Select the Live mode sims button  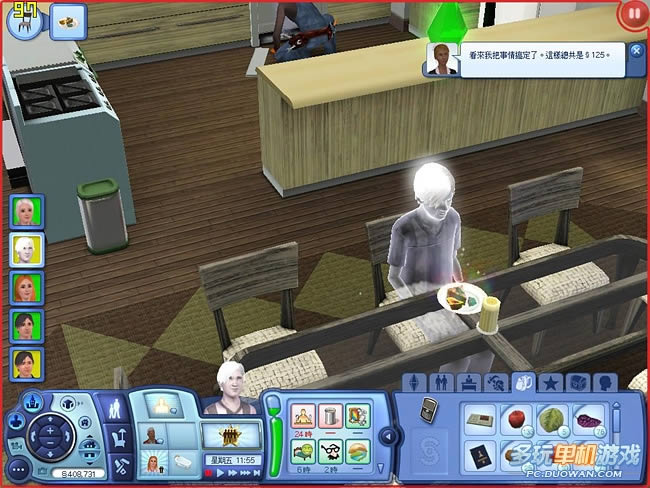pyautogui.click(x=116, y=407)
